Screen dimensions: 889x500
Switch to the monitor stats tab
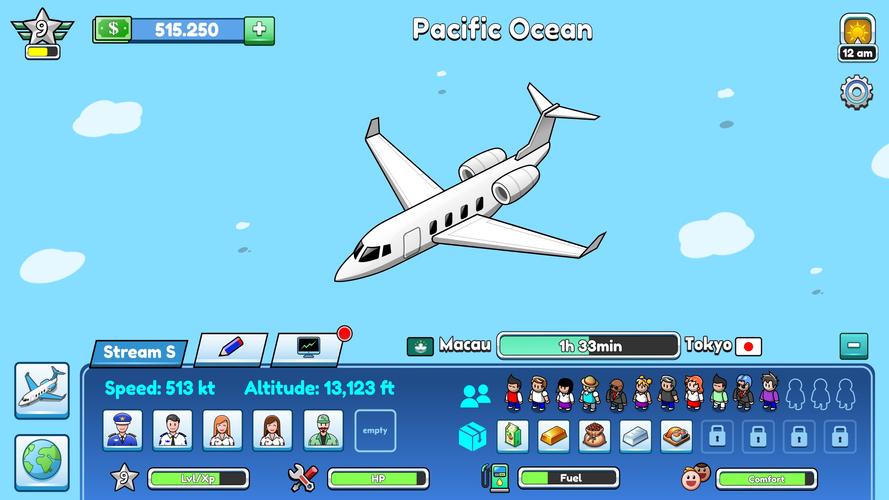click(x=310, y=348)
